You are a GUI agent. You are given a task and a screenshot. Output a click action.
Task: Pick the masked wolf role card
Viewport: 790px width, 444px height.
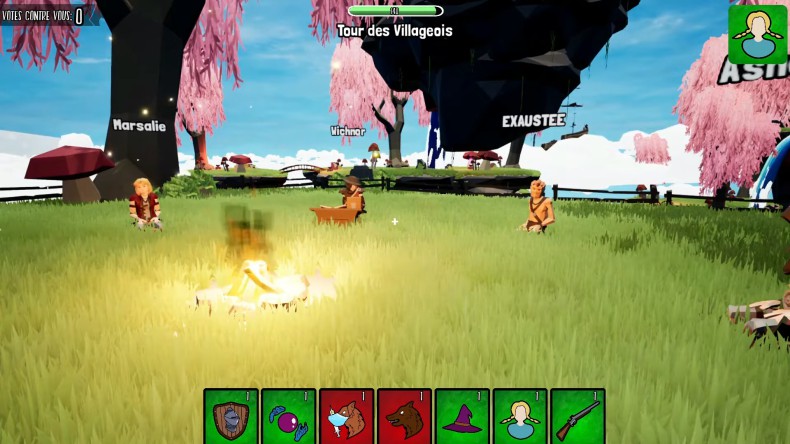346,416
